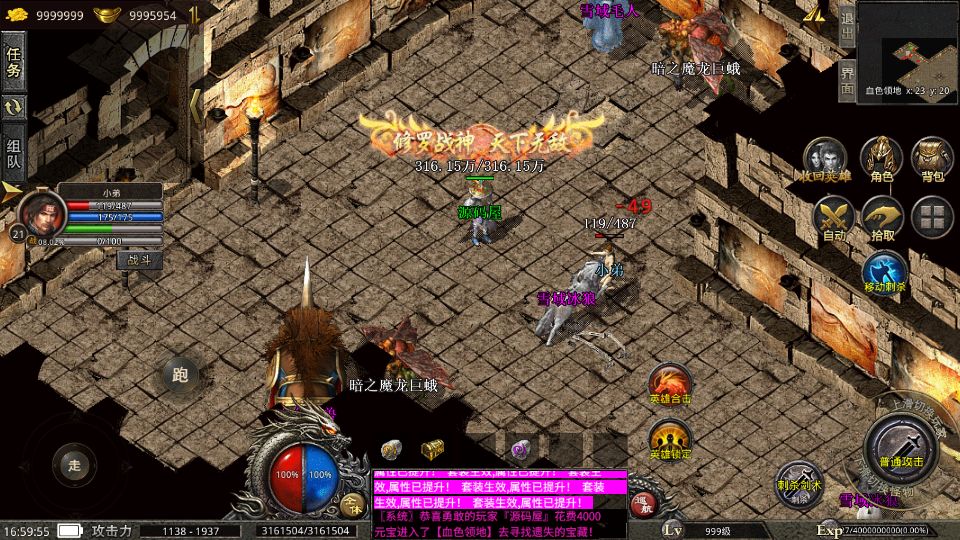Recall hero with 收回英雄 icon
Image resolution: width=960 pixels, height=540 pixels.
[826, 159]
